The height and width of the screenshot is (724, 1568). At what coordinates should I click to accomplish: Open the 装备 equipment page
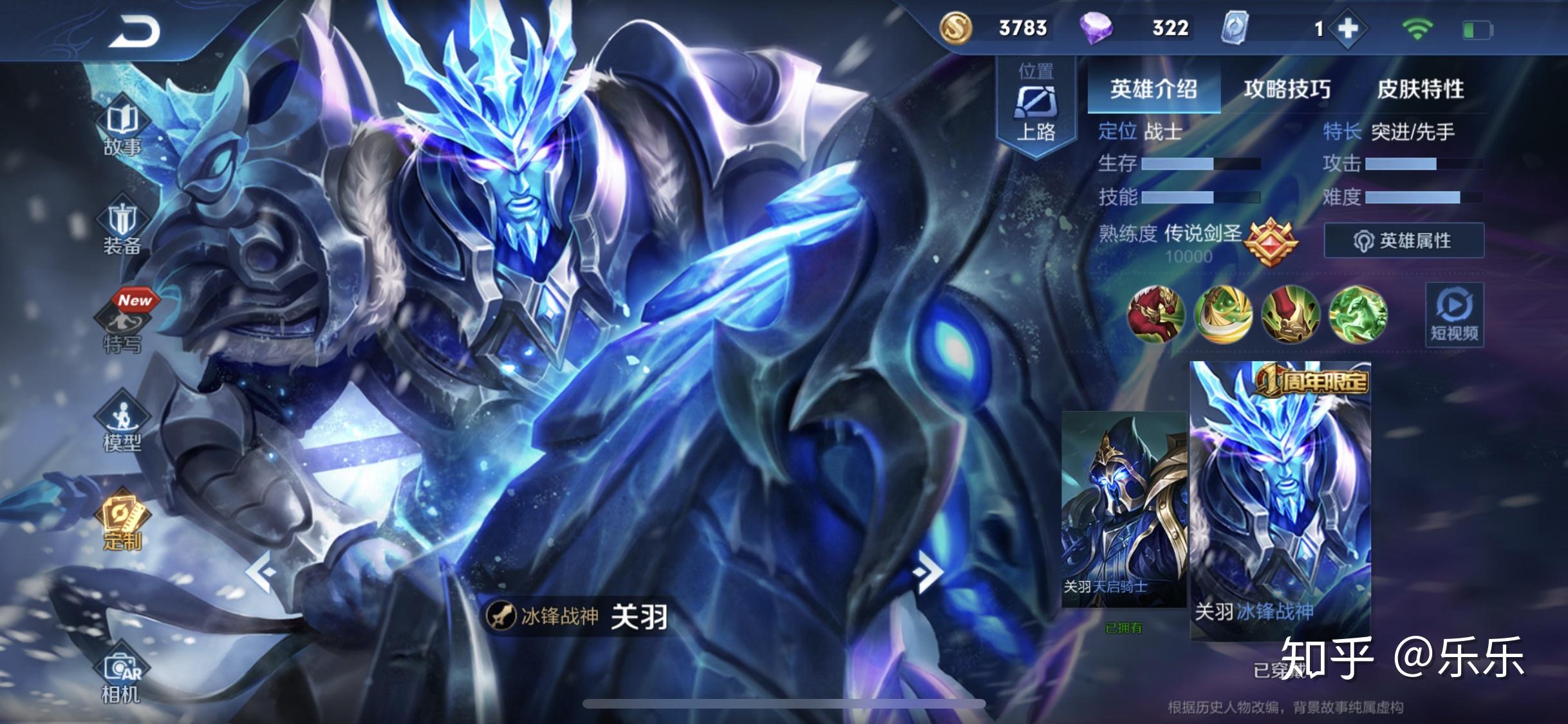click(x=122, y=228)
